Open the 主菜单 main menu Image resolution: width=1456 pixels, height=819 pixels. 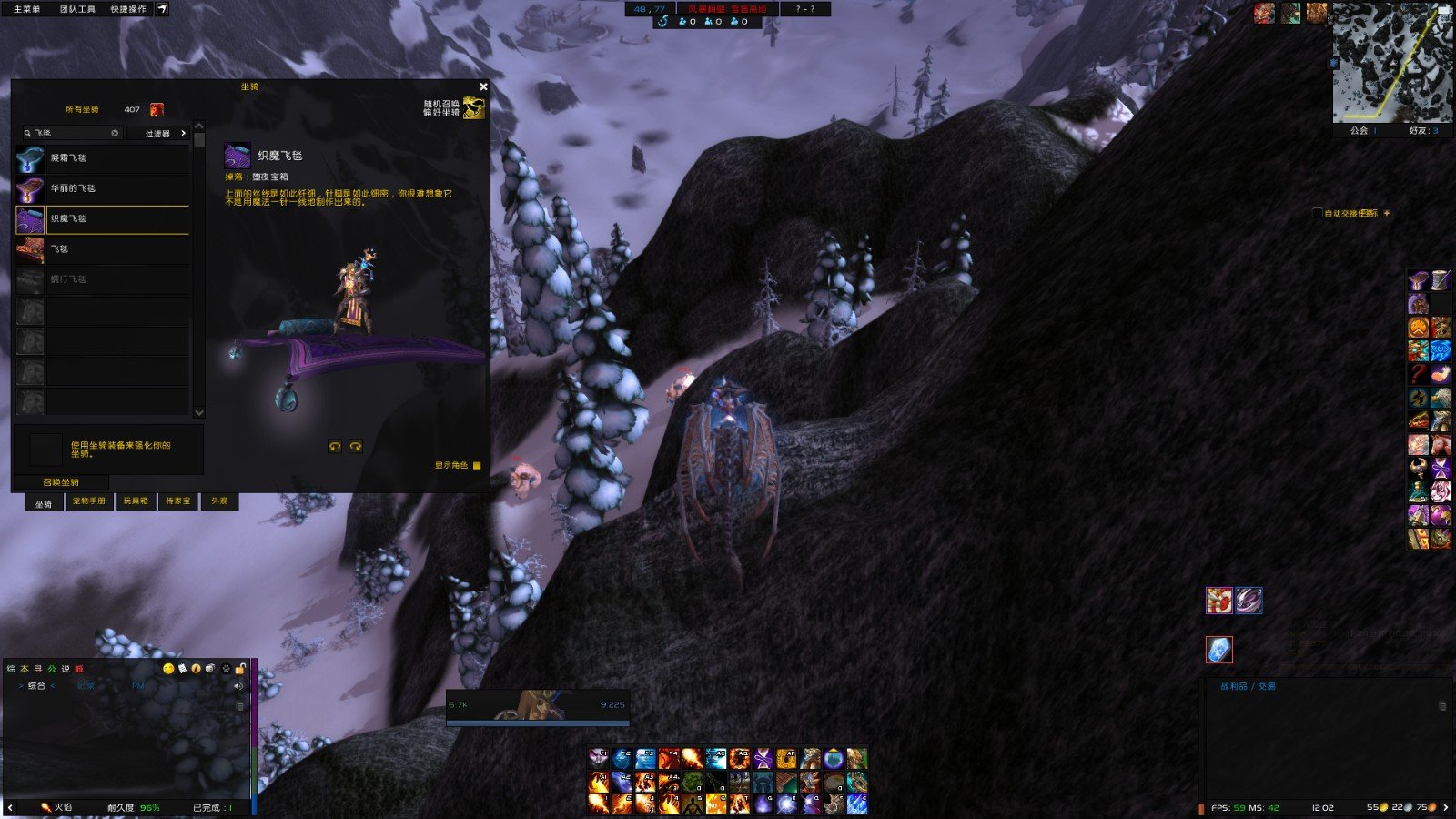(27, 9)
